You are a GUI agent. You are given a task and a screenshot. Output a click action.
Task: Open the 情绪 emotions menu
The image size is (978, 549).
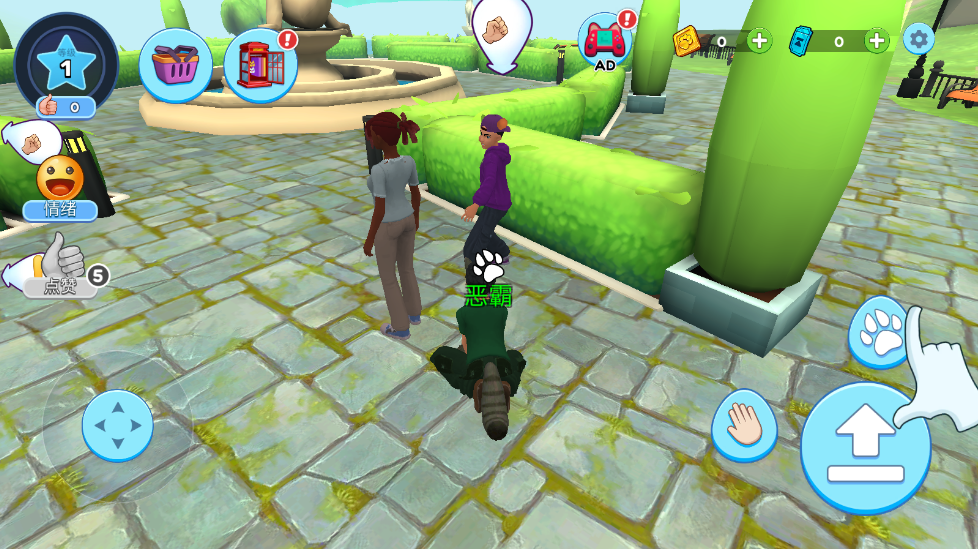(x=60, y=187)
